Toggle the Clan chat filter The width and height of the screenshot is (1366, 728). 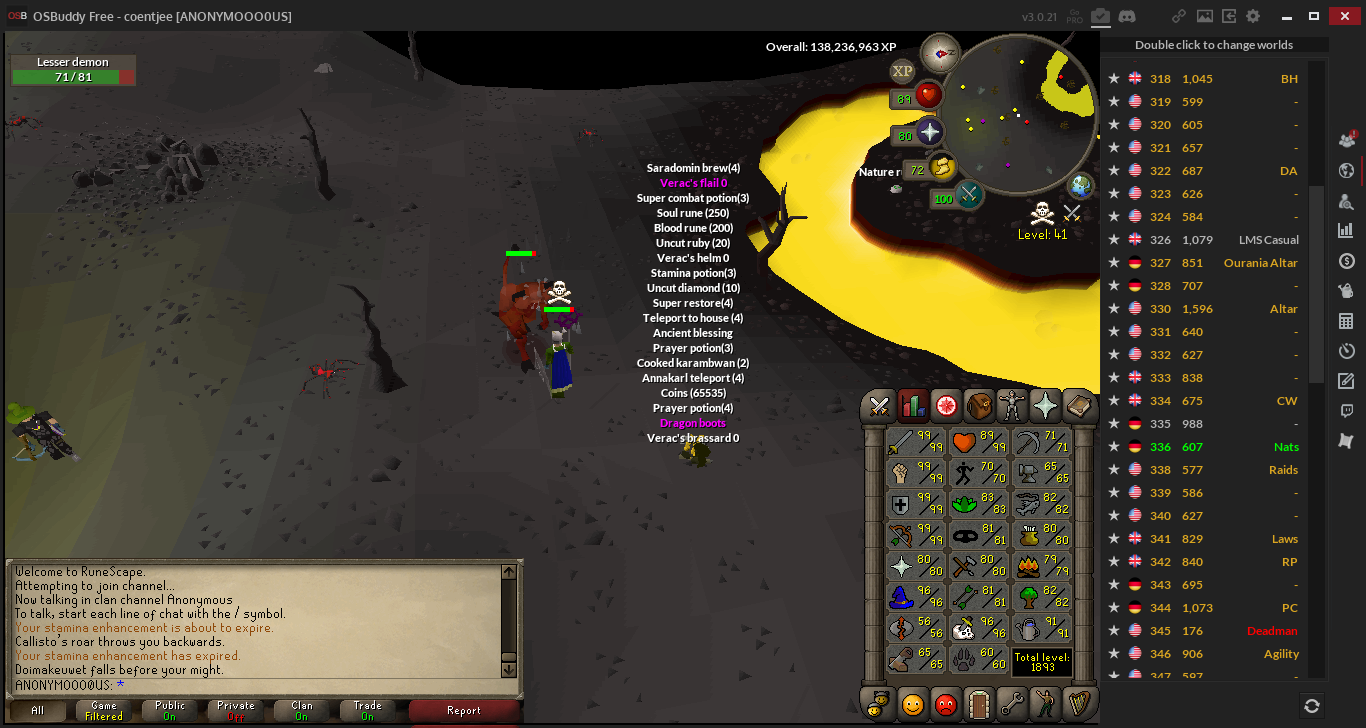[x=302, y=711]
